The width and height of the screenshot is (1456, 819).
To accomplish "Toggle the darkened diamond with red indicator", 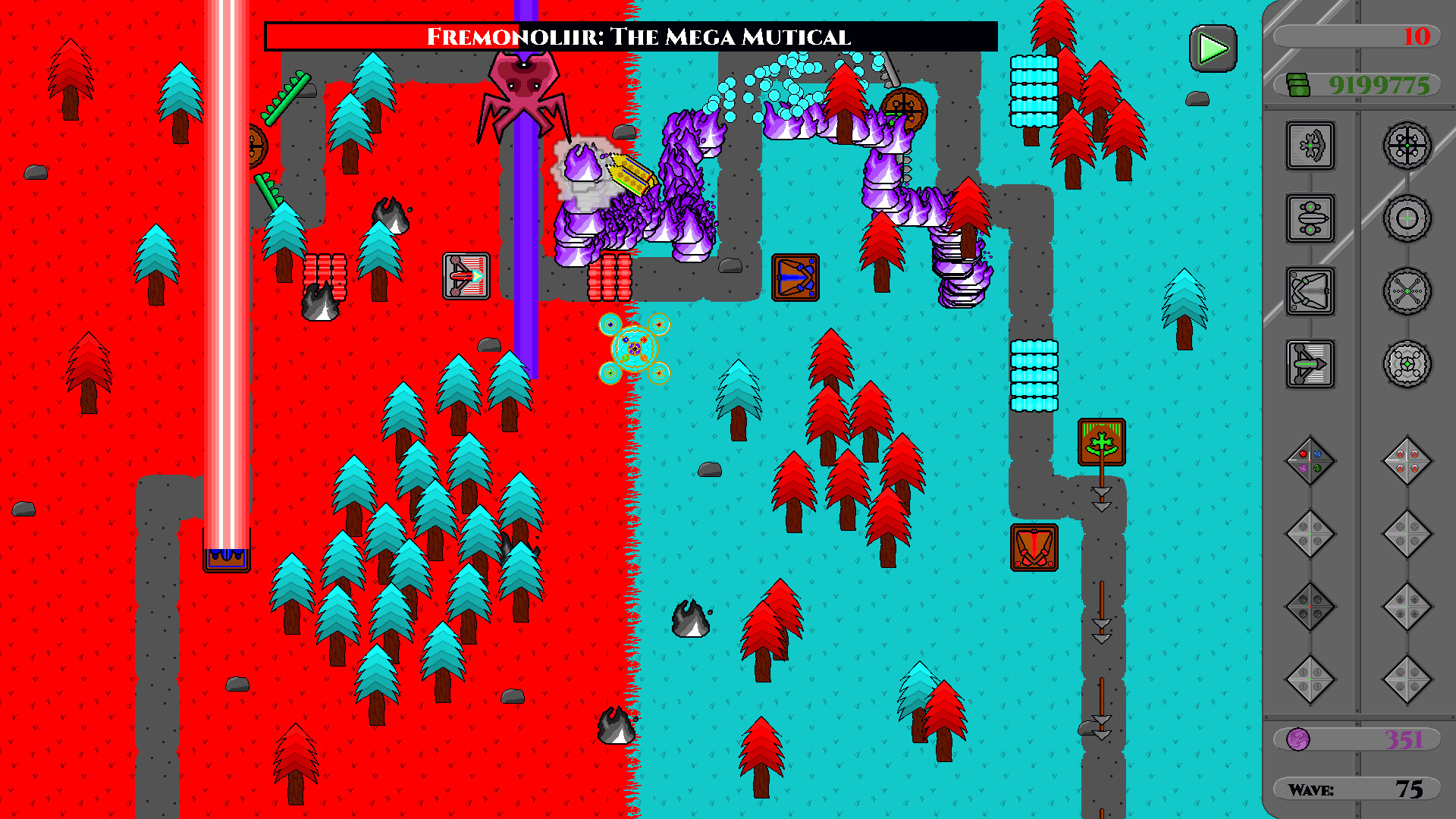I will coord(1310,605).
